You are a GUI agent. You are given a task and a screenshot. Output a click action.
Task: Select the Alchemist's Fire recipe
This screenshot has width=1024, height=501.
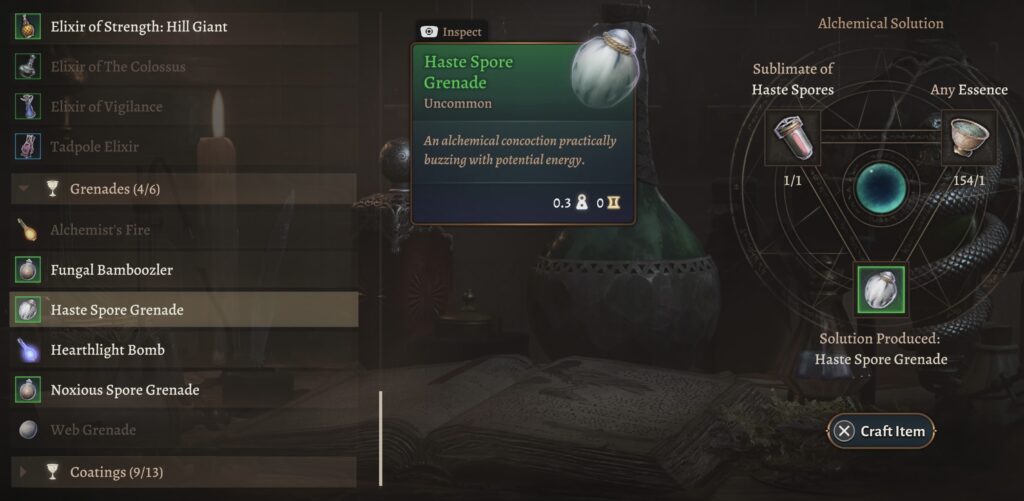coord(100,230)
